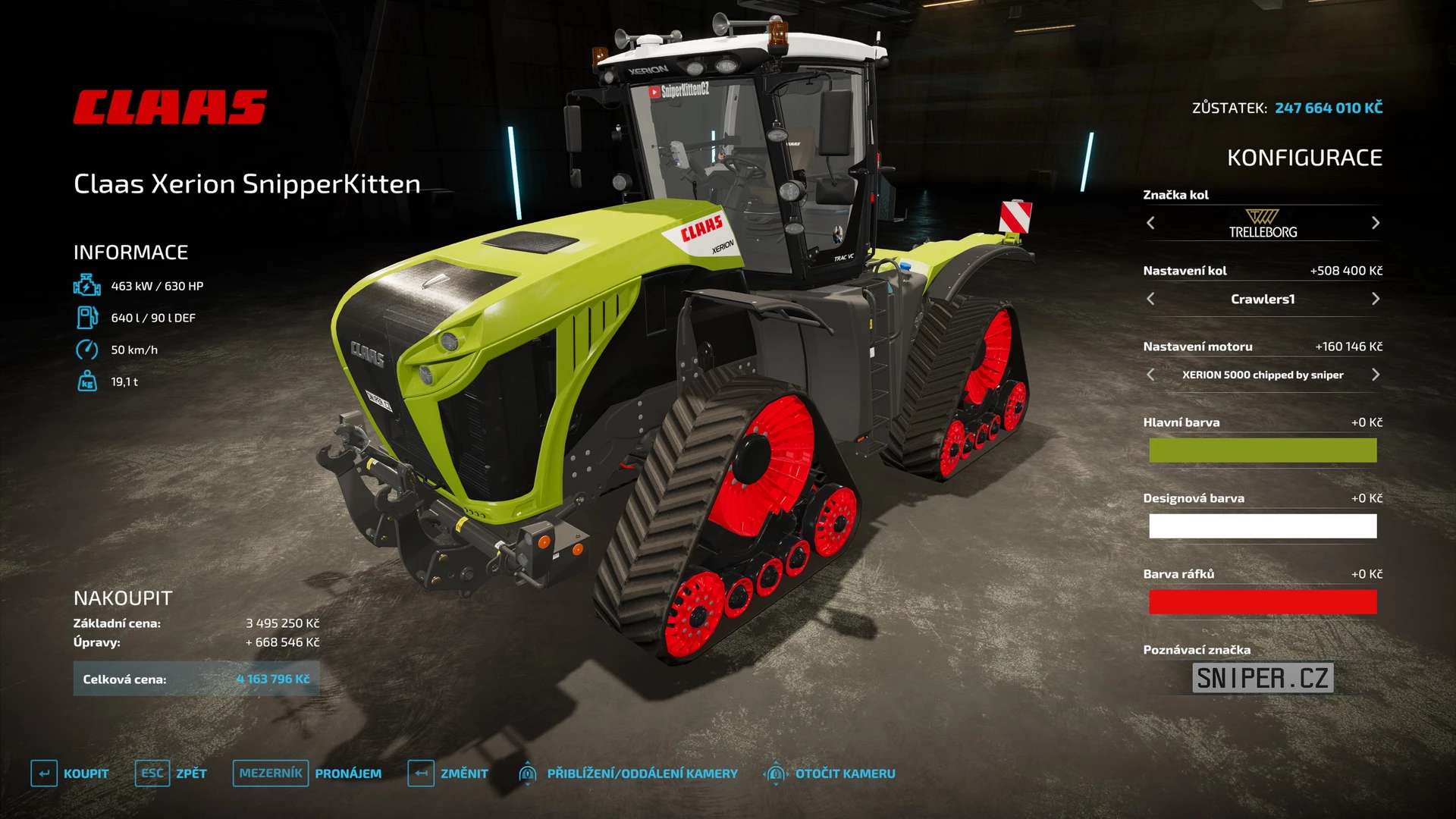Open the white Designová barva color swatch
Screen dimensions: 1456x819
tap(1263, 526)
